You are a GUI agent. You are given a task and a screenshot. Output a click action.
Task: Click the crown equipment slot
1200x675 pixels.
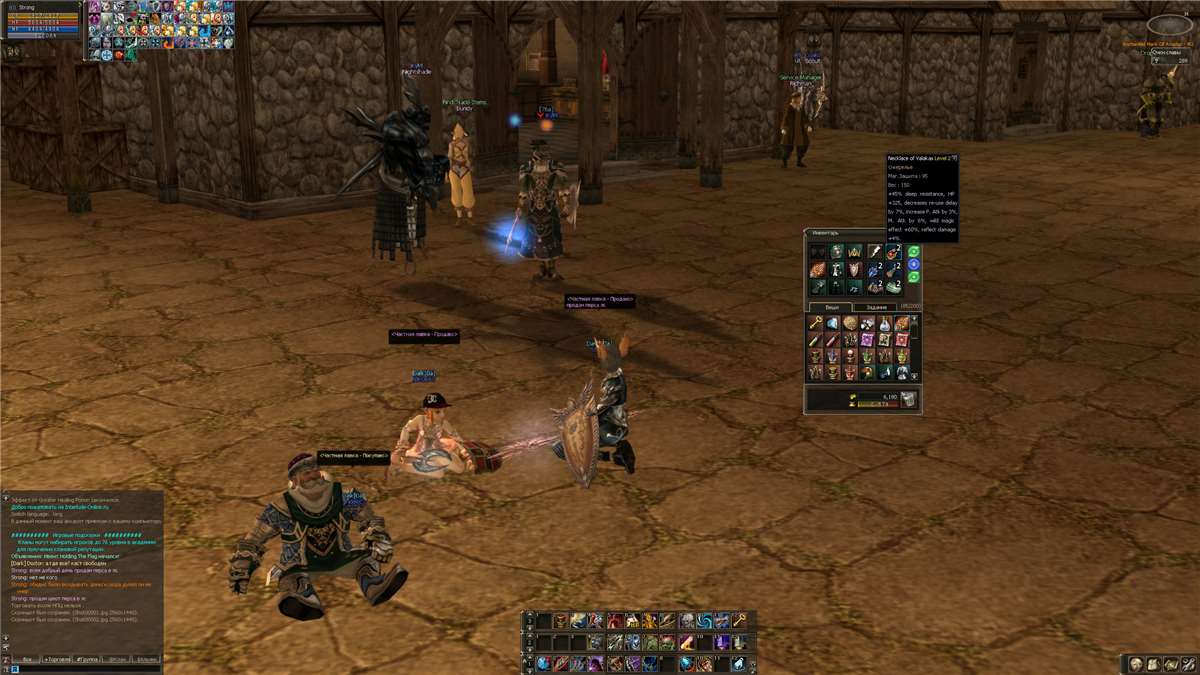coord(853,252)
